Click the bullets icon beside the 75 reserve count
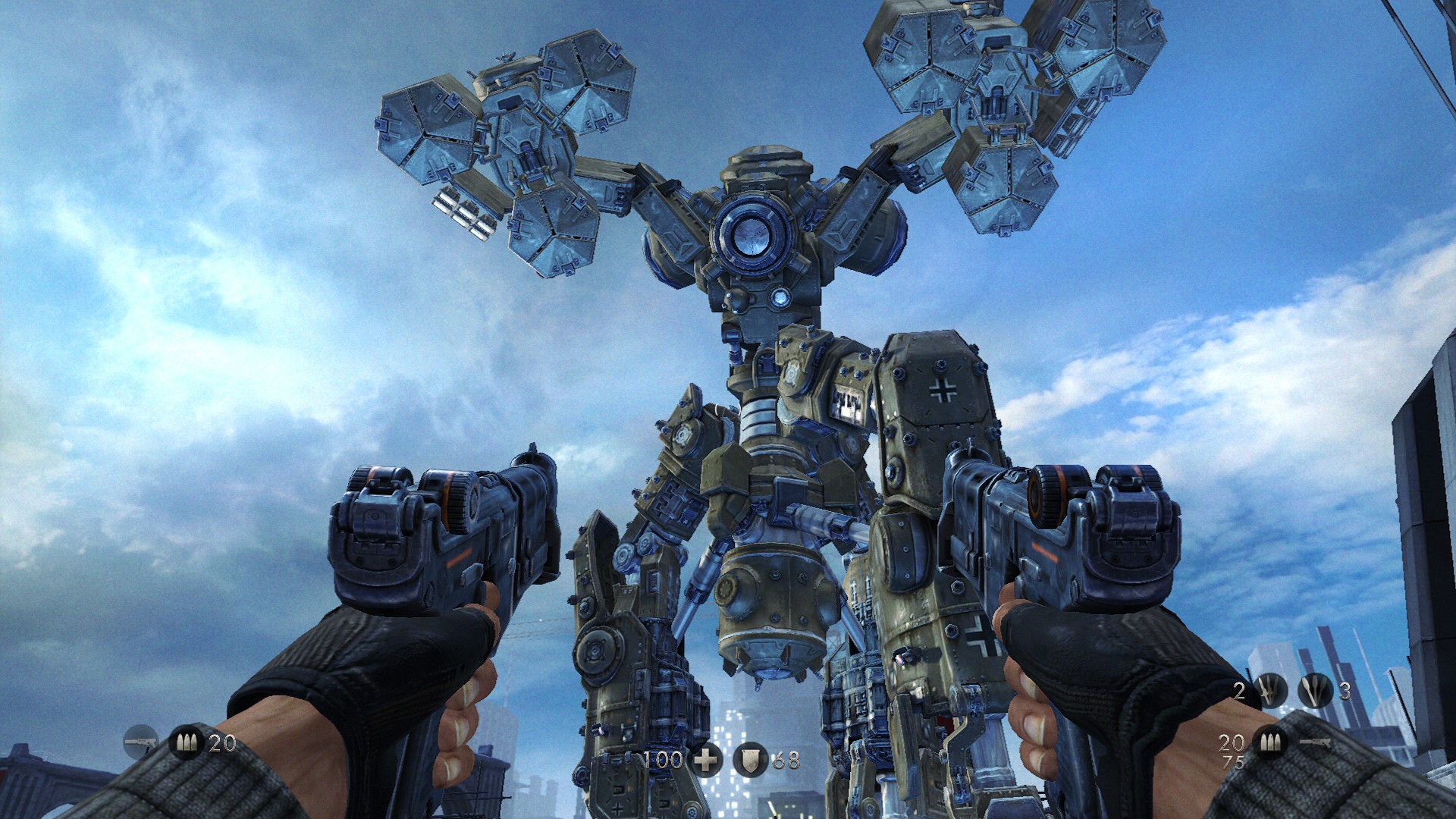Screen dimensions: 1456x819 1269,742
